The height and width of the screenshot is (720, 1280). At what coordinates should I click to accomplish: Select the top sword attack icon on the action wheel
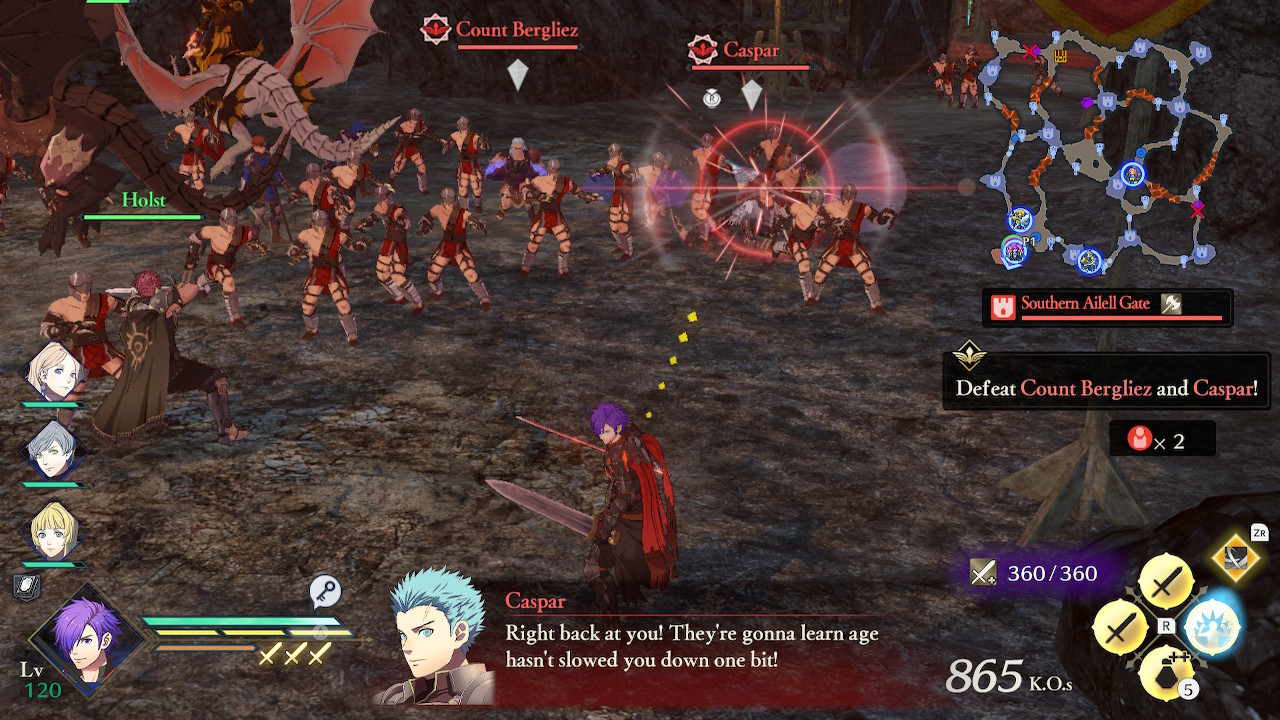click(x=1166, y=580)
